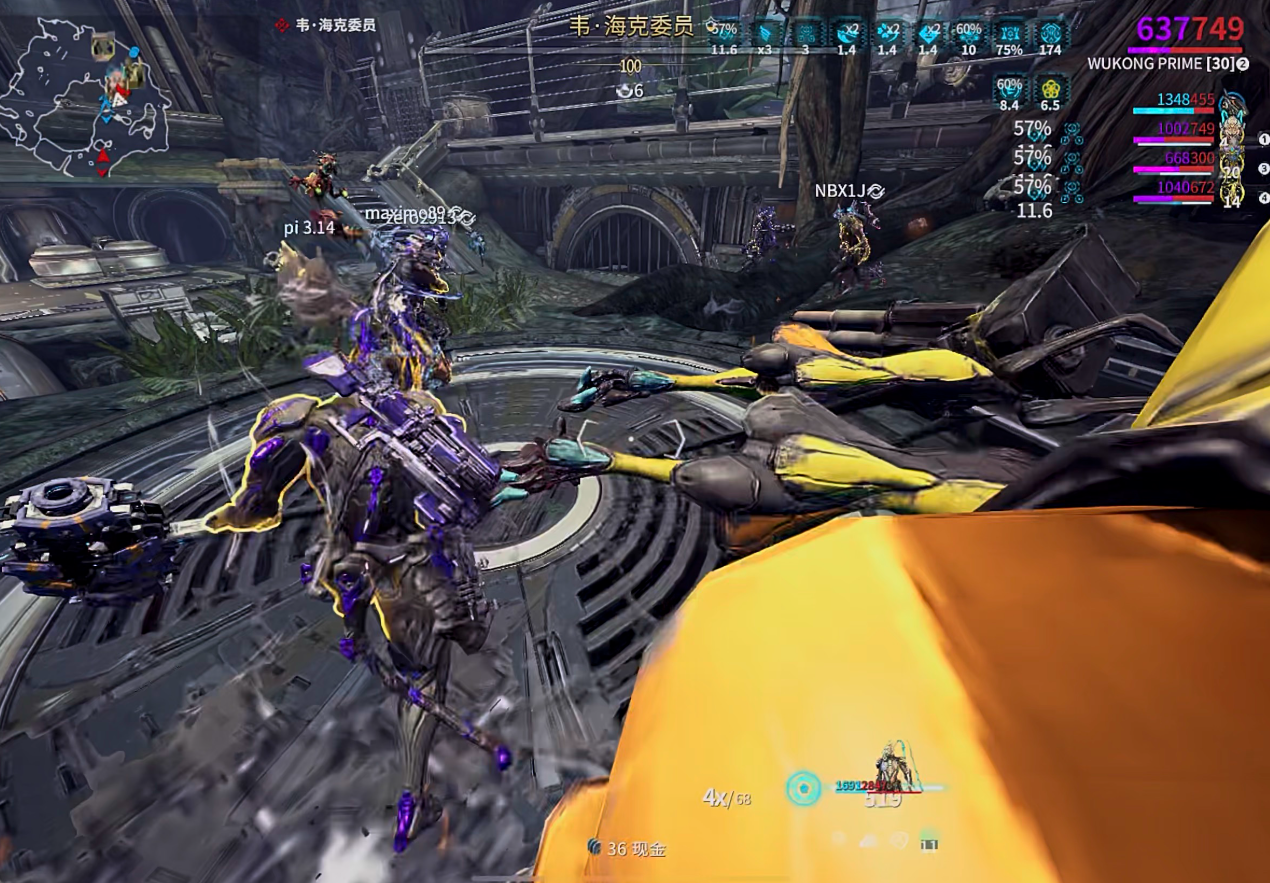Click the 现金 credits pickup icon
Screen dimensions: 1270x883
tap(595, 848)
